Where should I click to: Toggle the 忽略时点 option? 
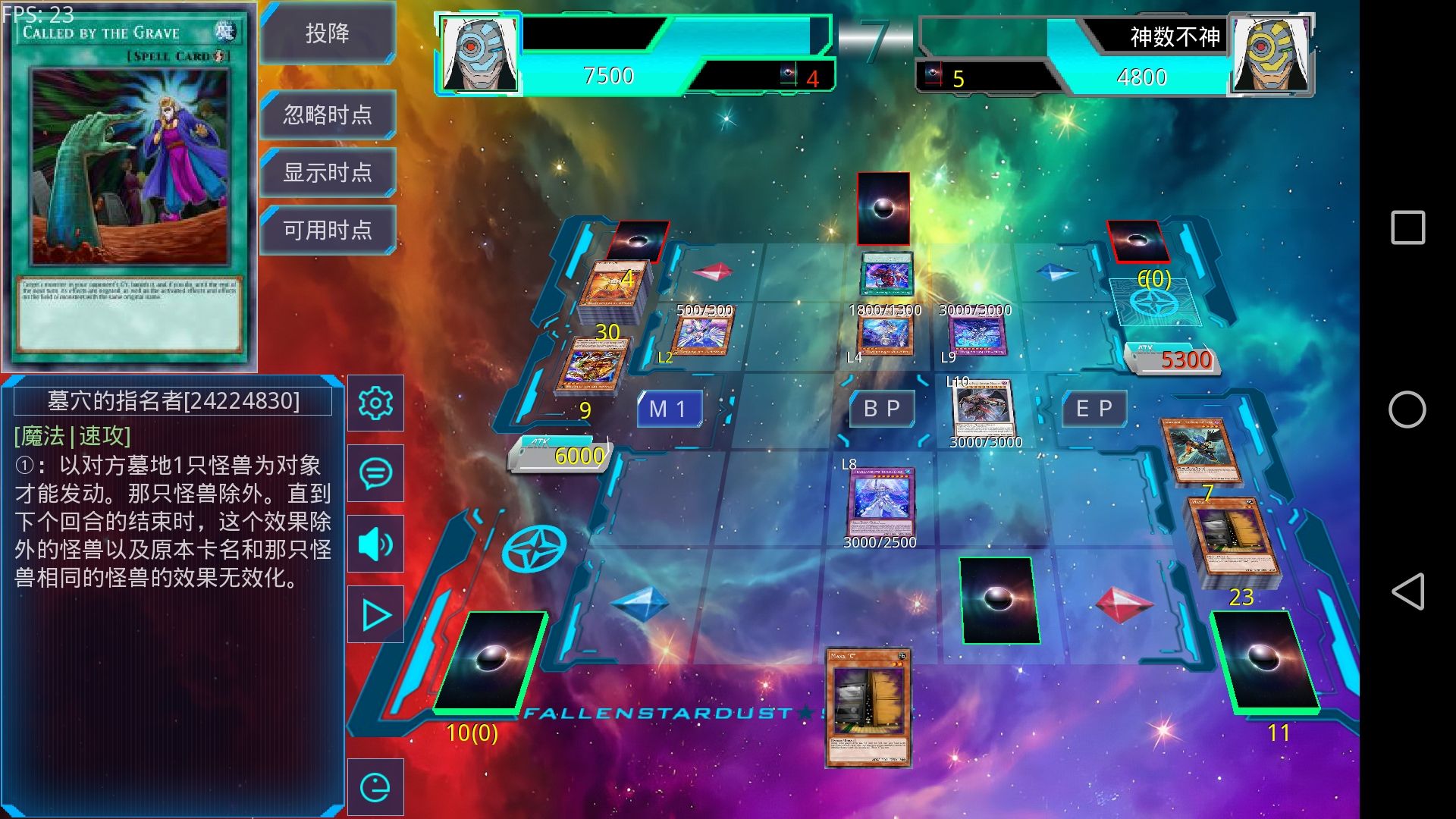[x=328, y=115]
